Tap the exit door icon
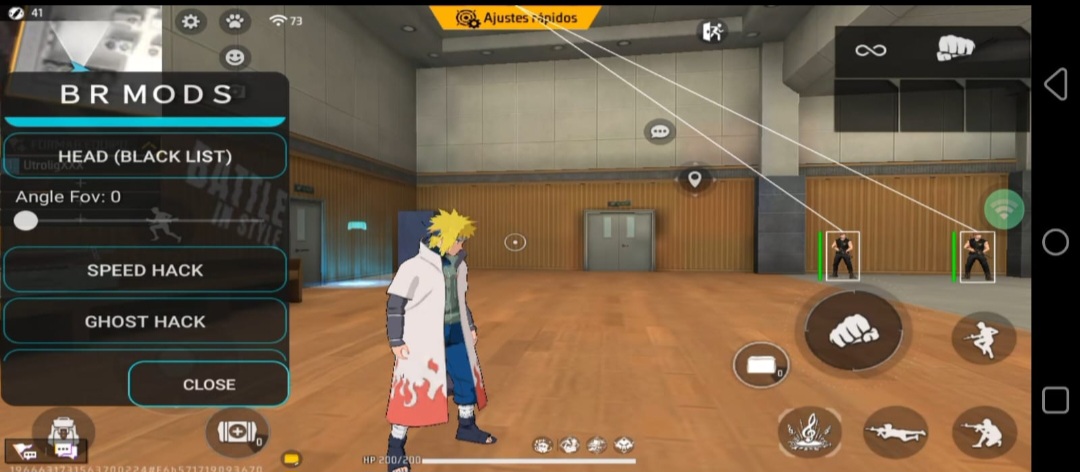The height and width of the screenshot is (472, 1080). click(x=712, y=31)
